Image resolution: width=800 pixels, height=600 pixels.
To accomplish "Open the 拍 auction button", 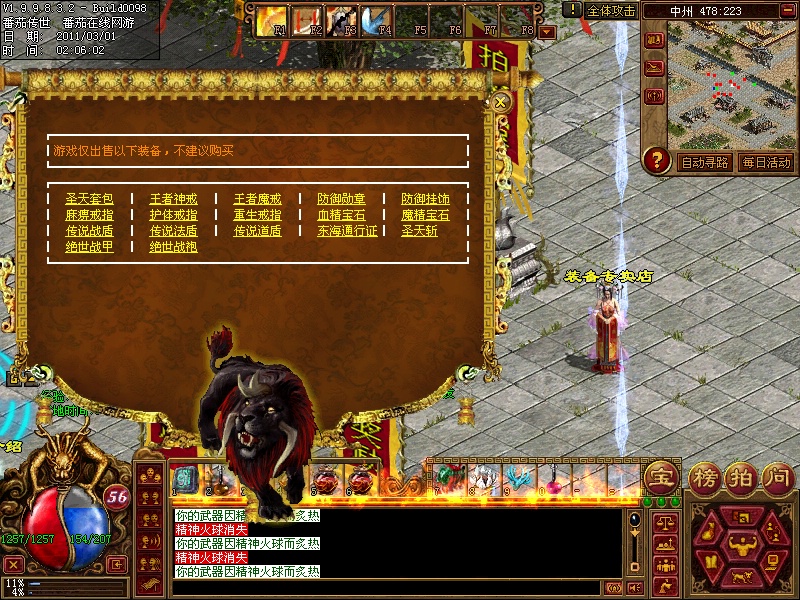I will [740, 476].
